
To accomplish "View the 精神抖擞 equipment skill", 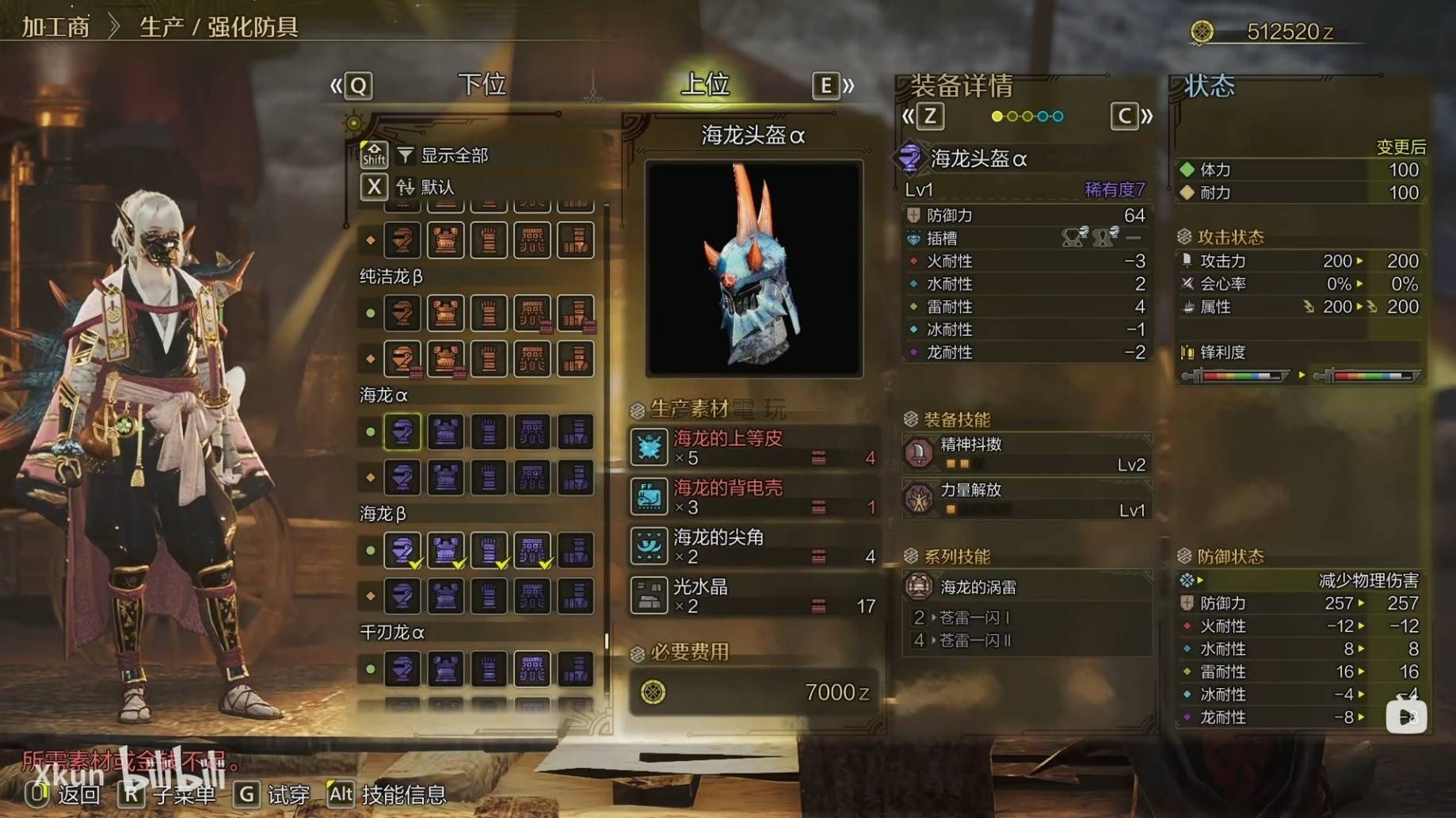I will tap(1026, 453).
